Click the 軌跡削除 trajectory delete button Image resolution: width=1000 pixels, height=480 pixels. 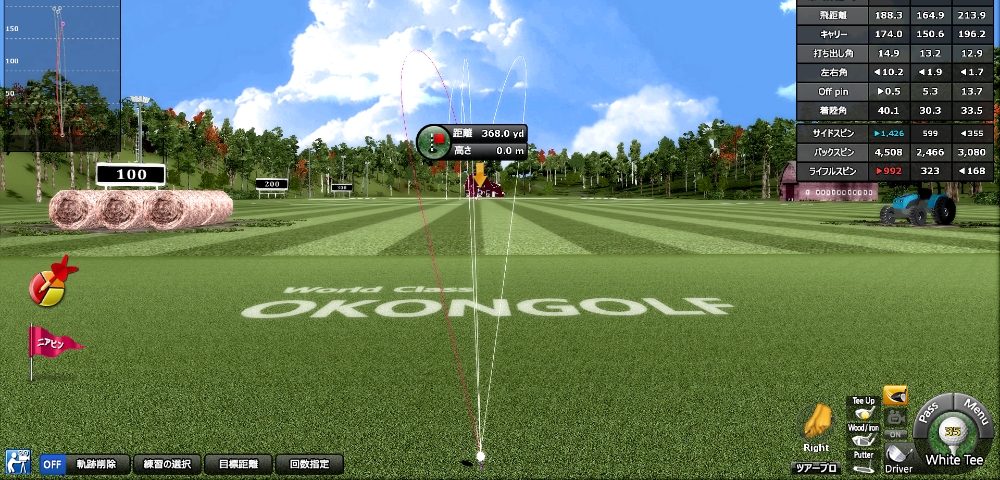(98, 464)
